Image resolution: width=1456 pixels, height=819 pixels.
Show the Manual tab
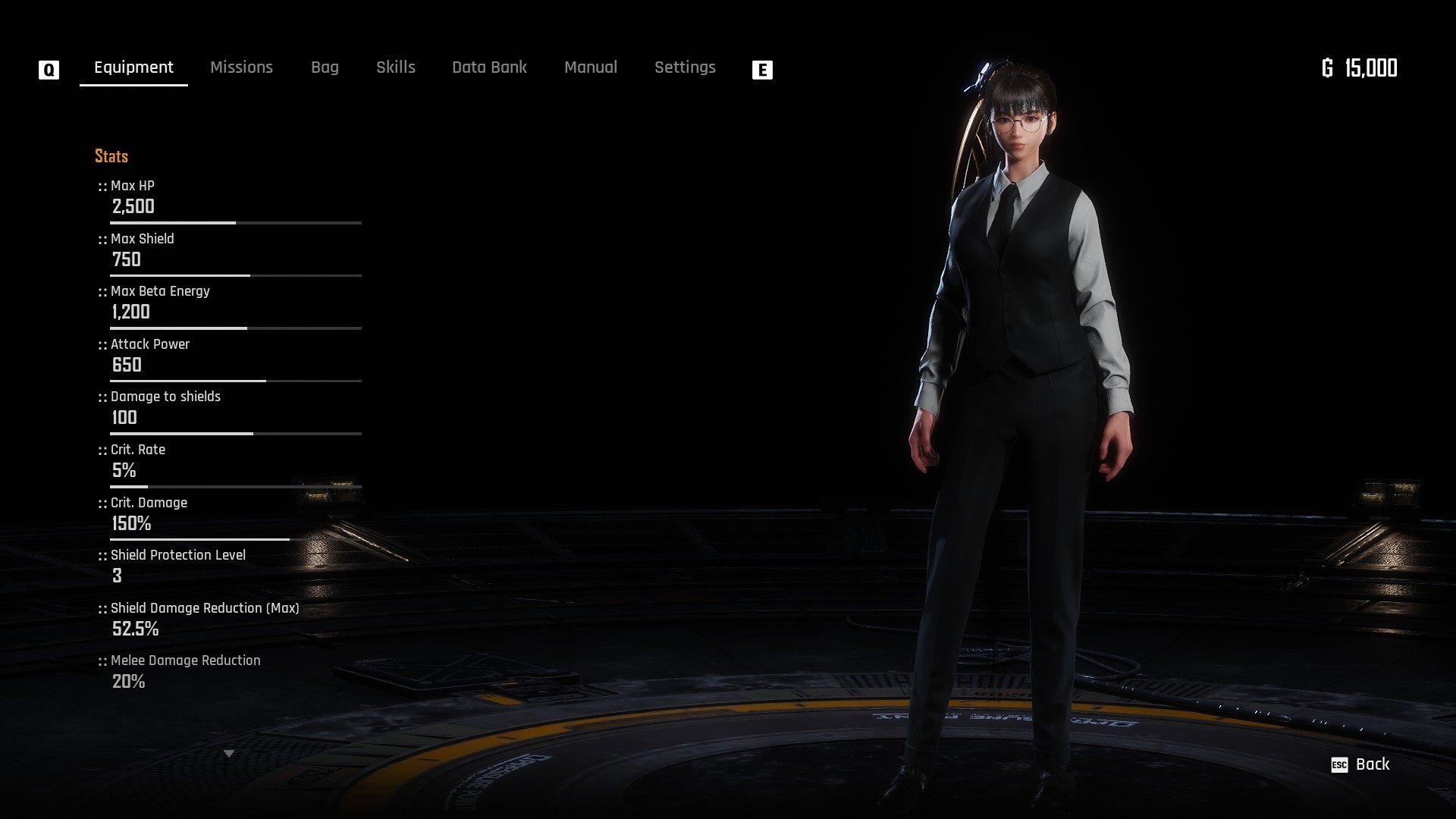[x=591, y=67]
